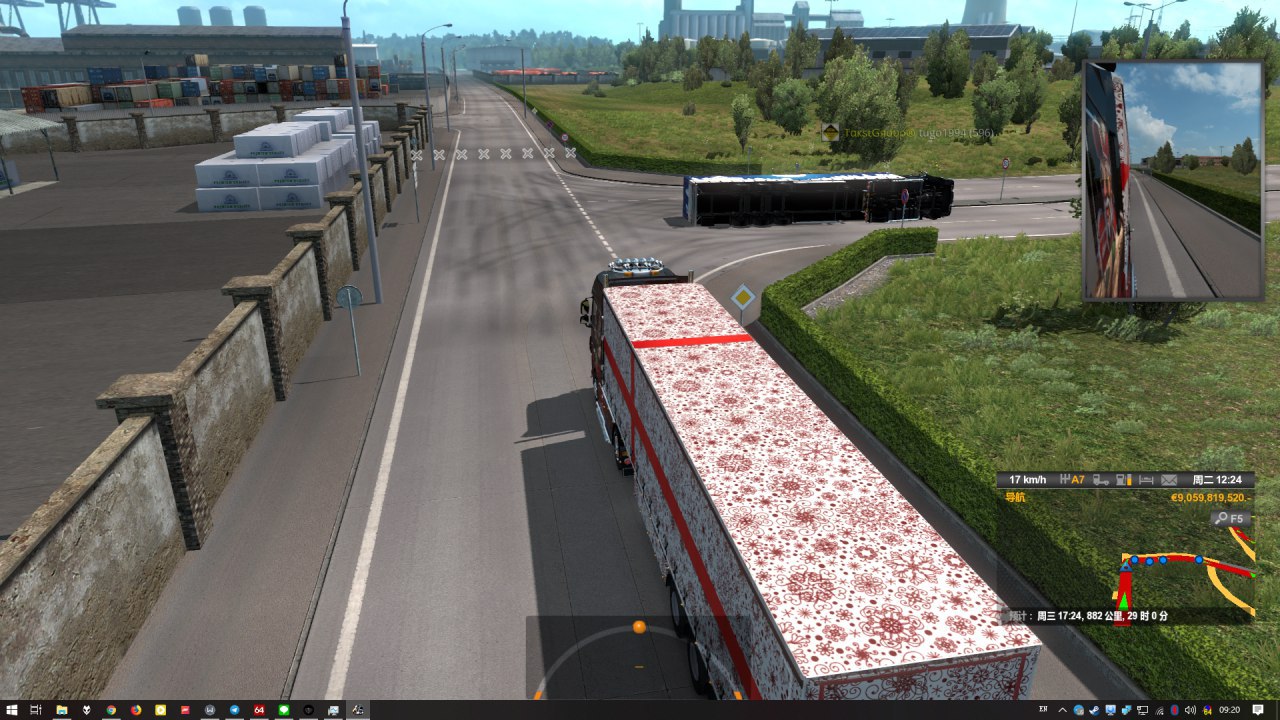Open the Windows Start menu

tap(11, 710)
